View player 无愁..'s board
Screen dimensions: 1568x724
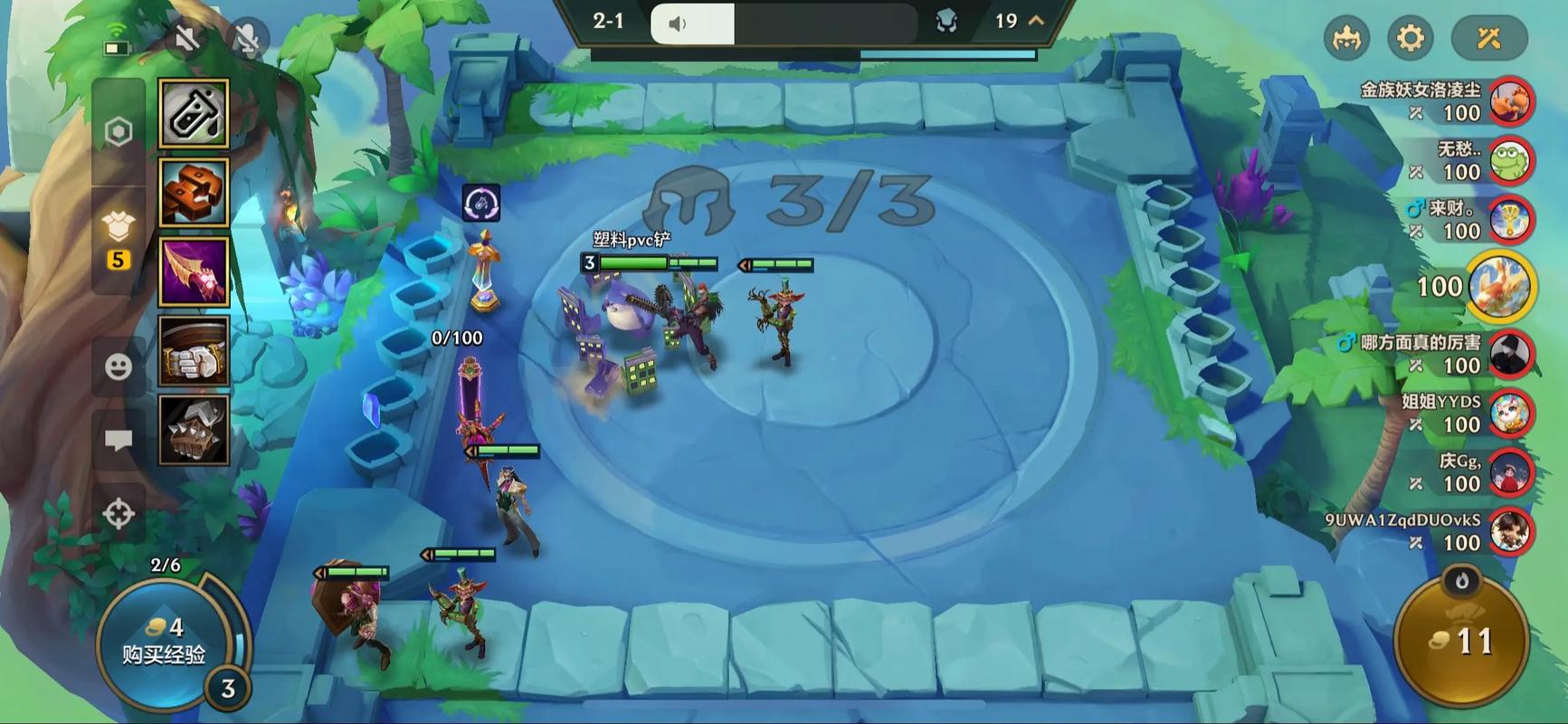1510,160
